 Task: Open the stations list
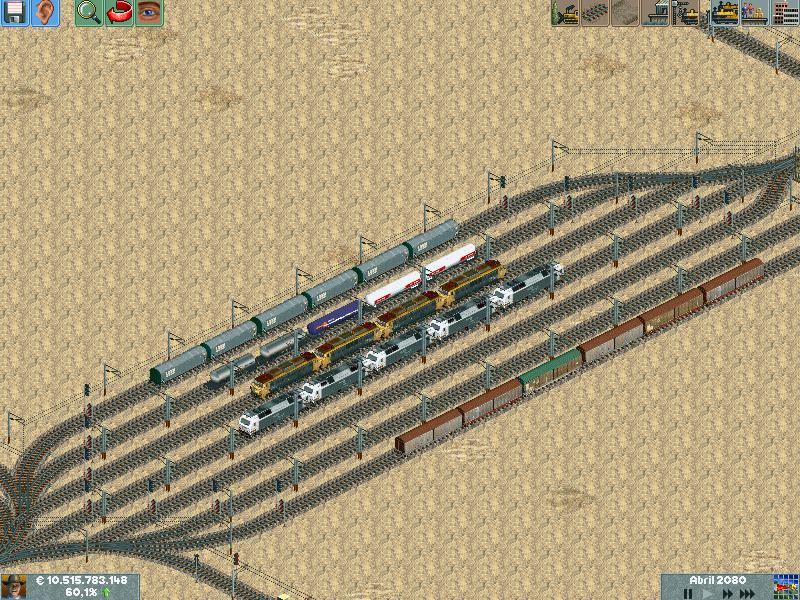(754, 13)
